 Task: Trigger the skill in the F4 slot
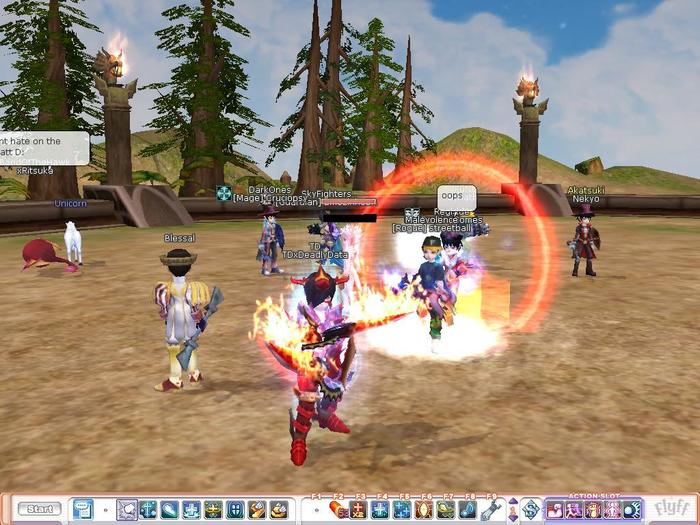[381, 509]
